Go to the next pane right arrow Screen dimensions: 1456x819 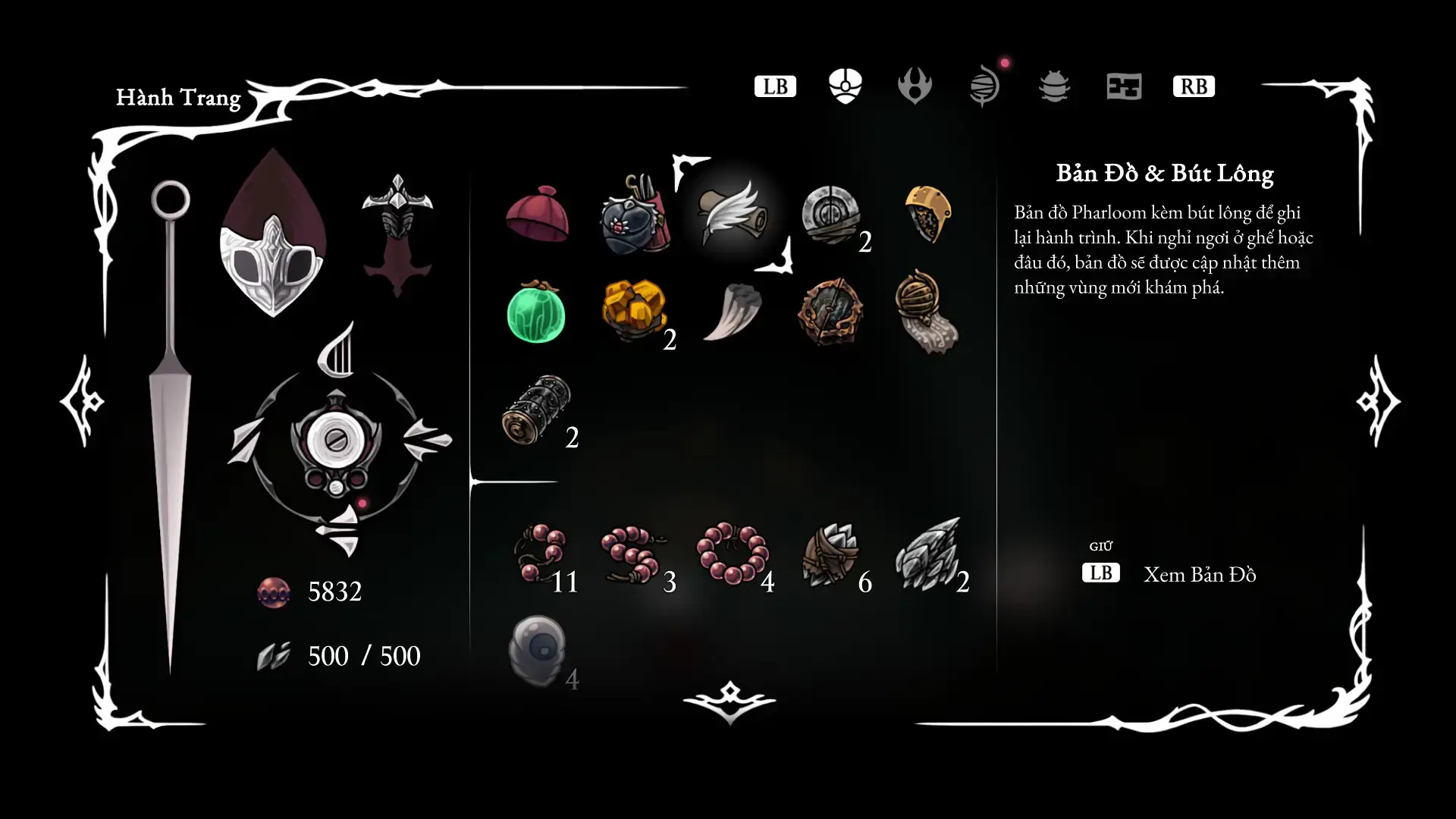1377,400
